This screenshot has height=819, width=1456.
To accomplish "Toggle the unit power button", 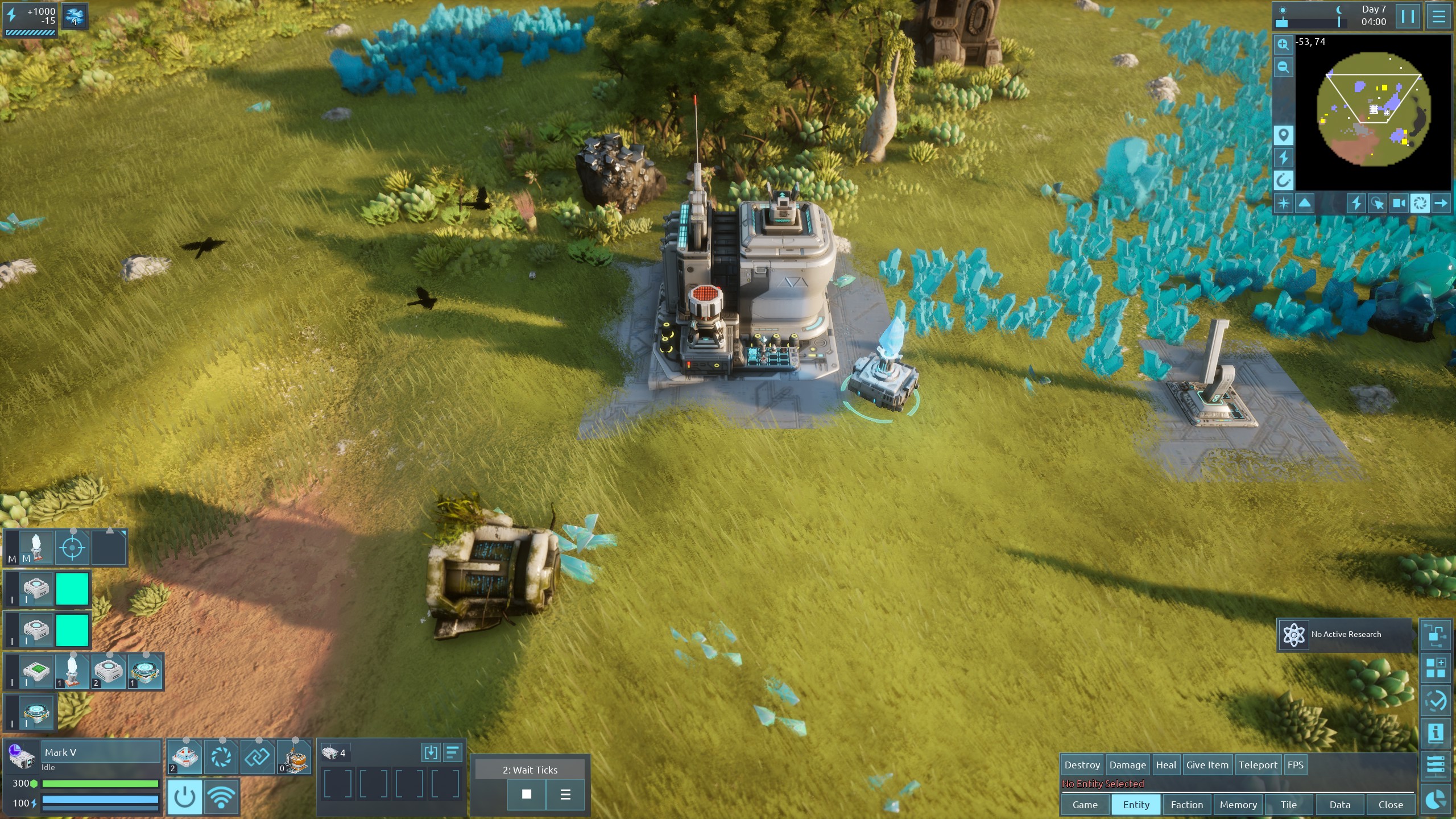I will (184, 797).
